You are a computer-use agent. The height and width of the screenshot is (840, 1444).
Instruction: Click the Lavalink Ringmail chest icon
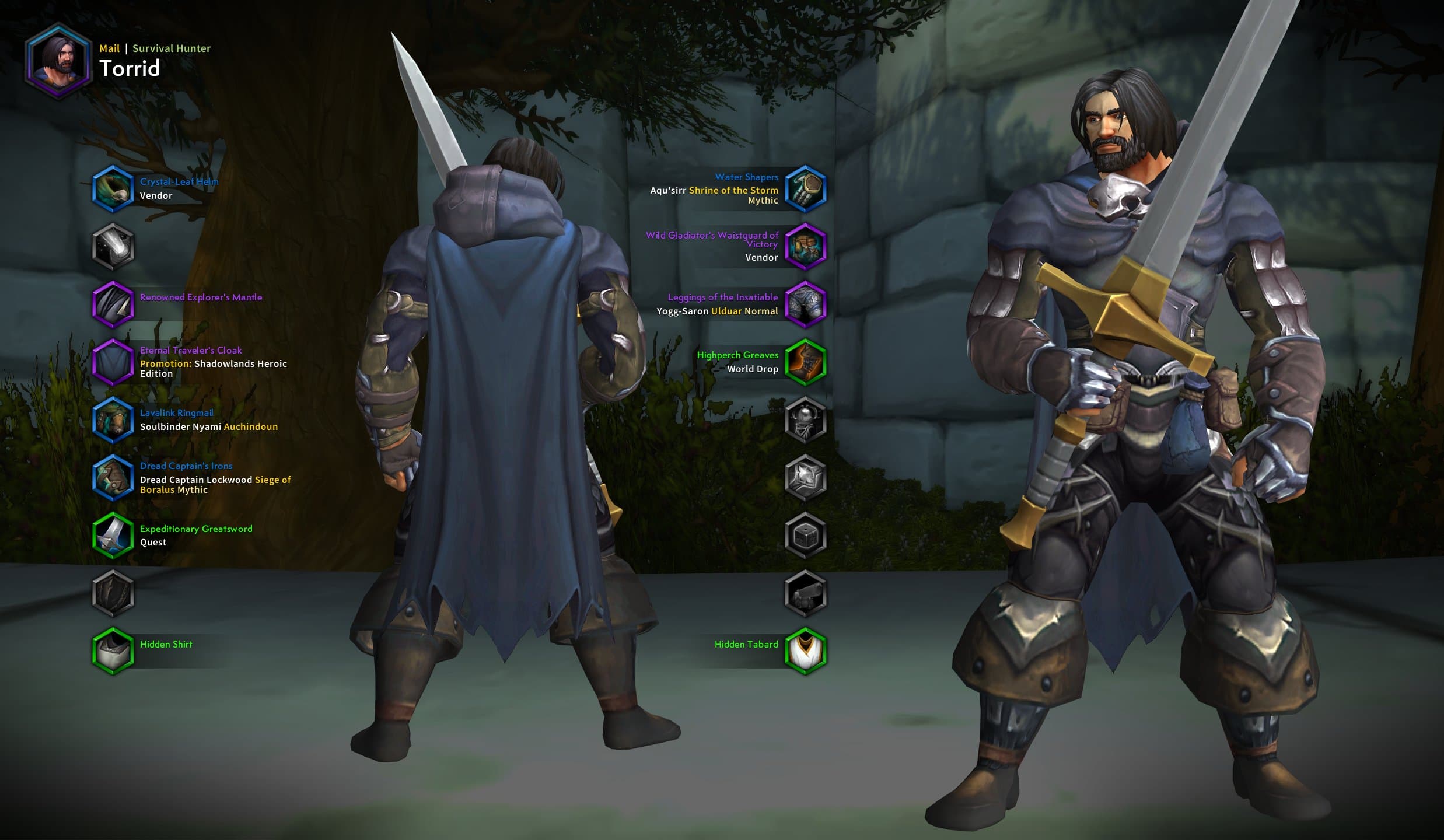114,420
